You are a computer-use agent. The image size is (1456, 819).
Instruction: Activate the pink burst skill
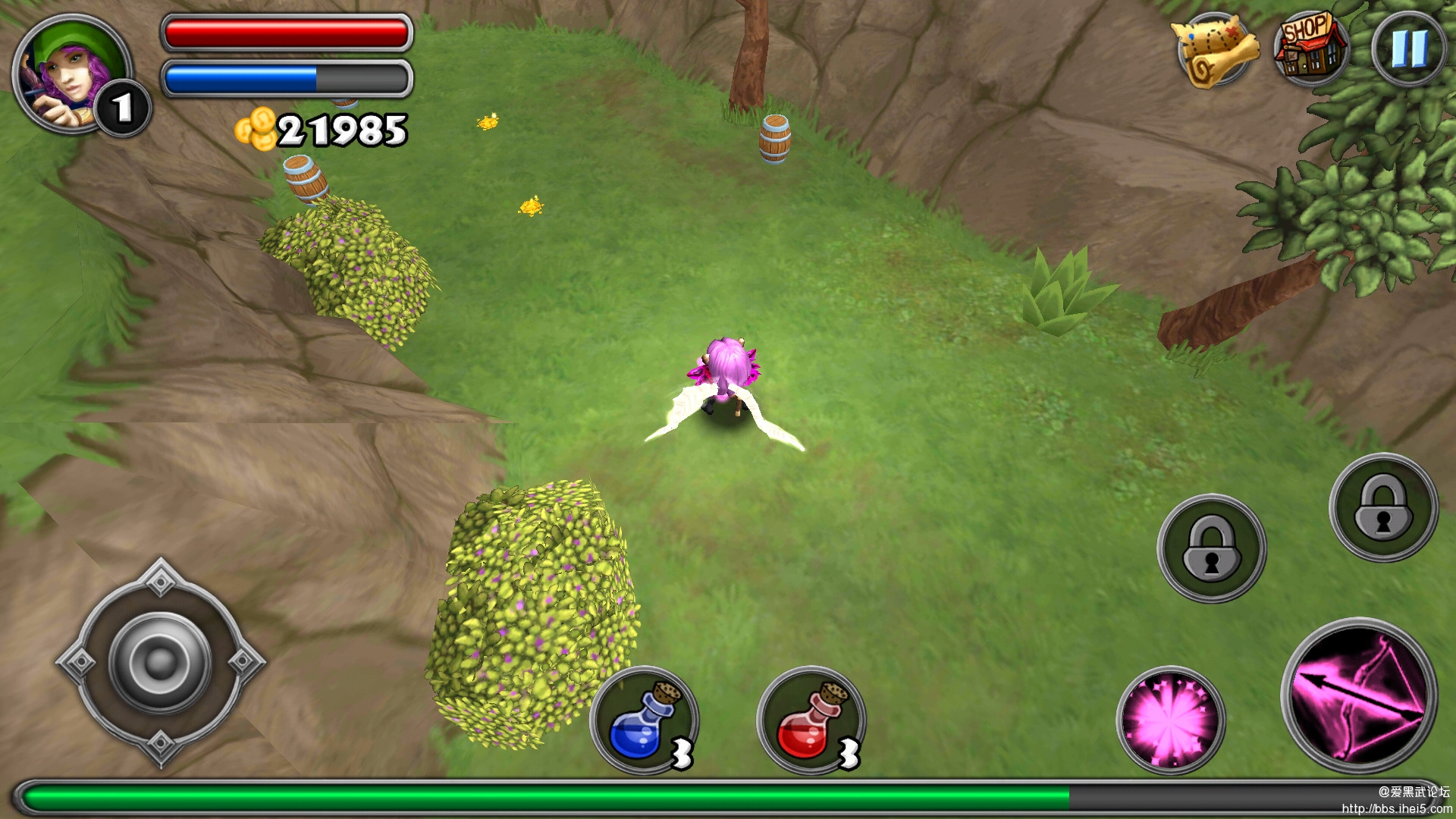1170,720
